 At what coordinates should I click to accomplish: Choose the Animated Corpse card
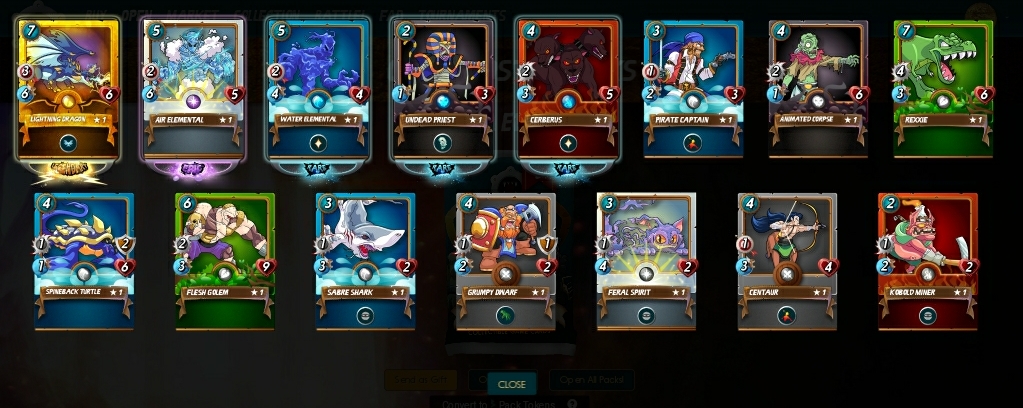819,90
